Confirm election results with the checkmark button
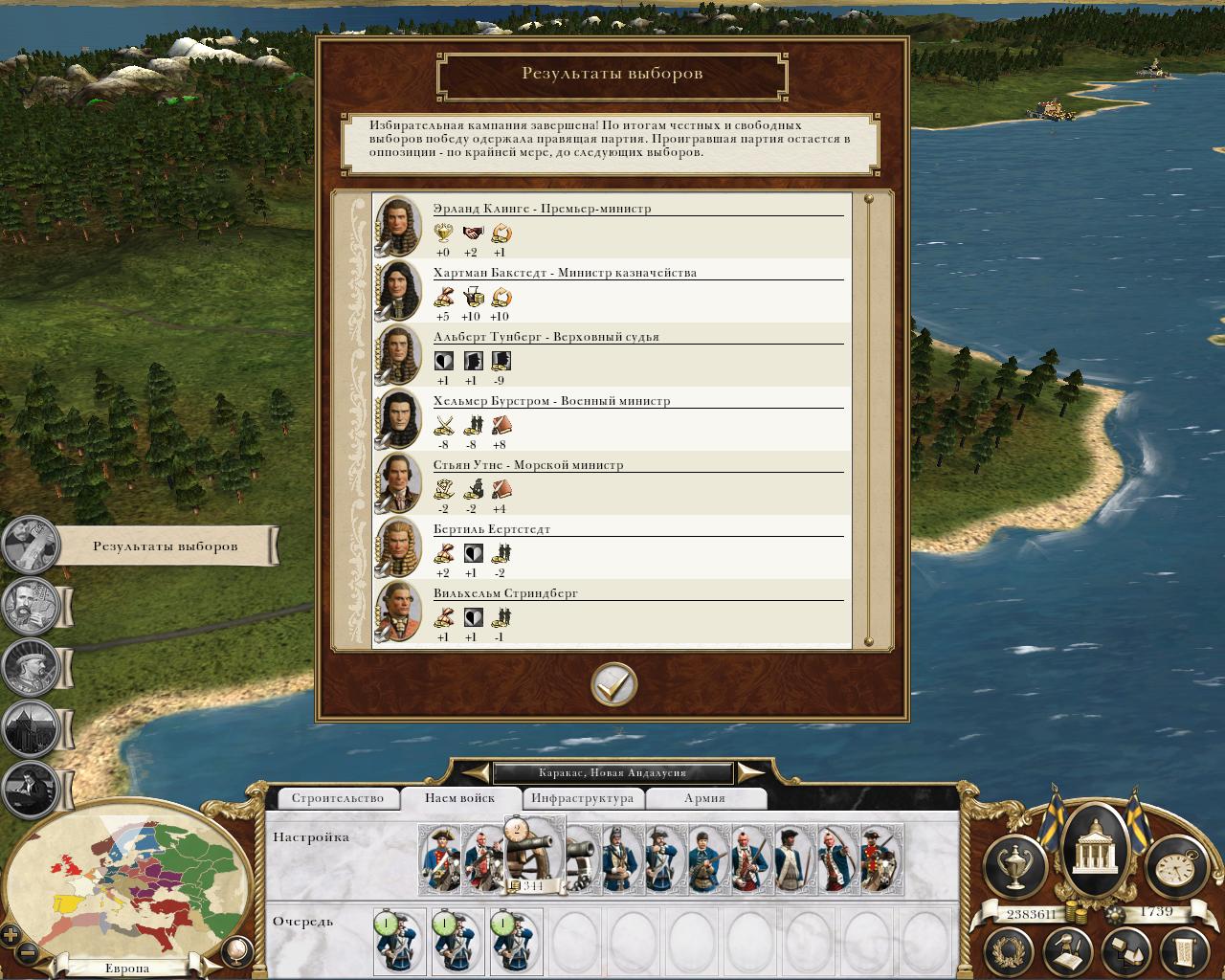Viewport: 1225px width, 980px height. click(x=613, y=683)
